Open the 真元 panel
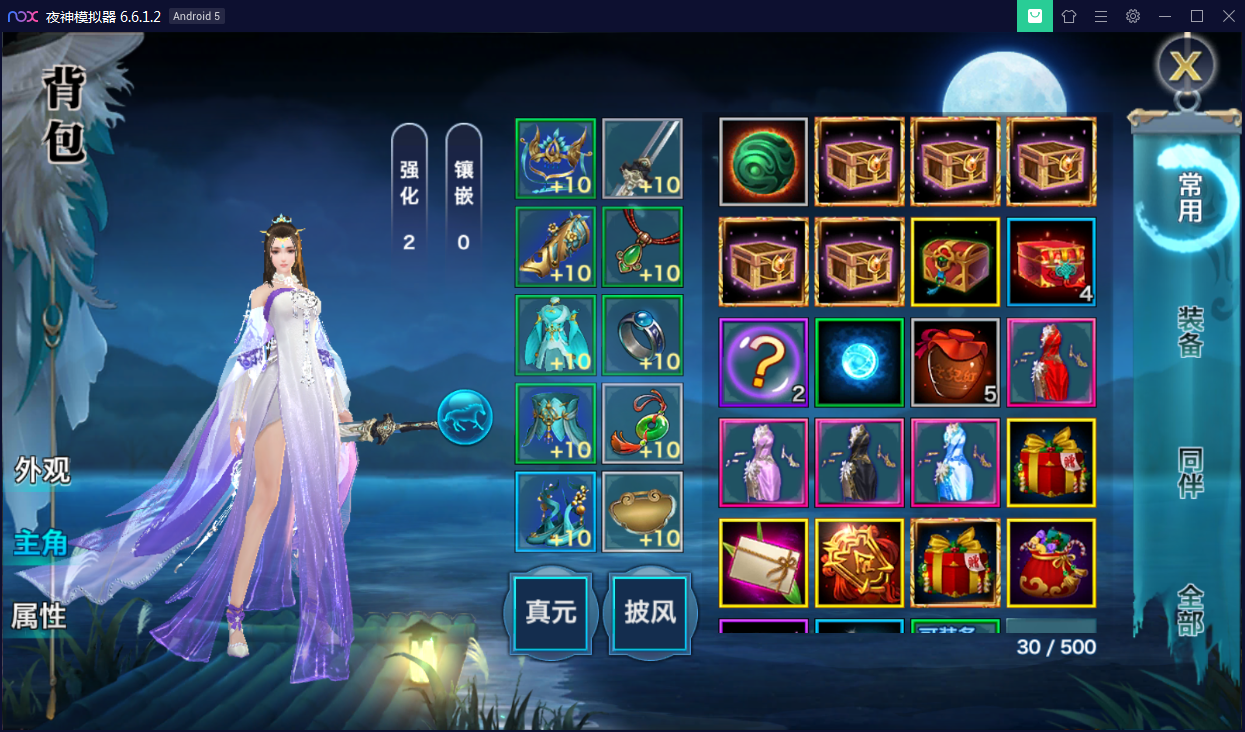 pos(552,613)
